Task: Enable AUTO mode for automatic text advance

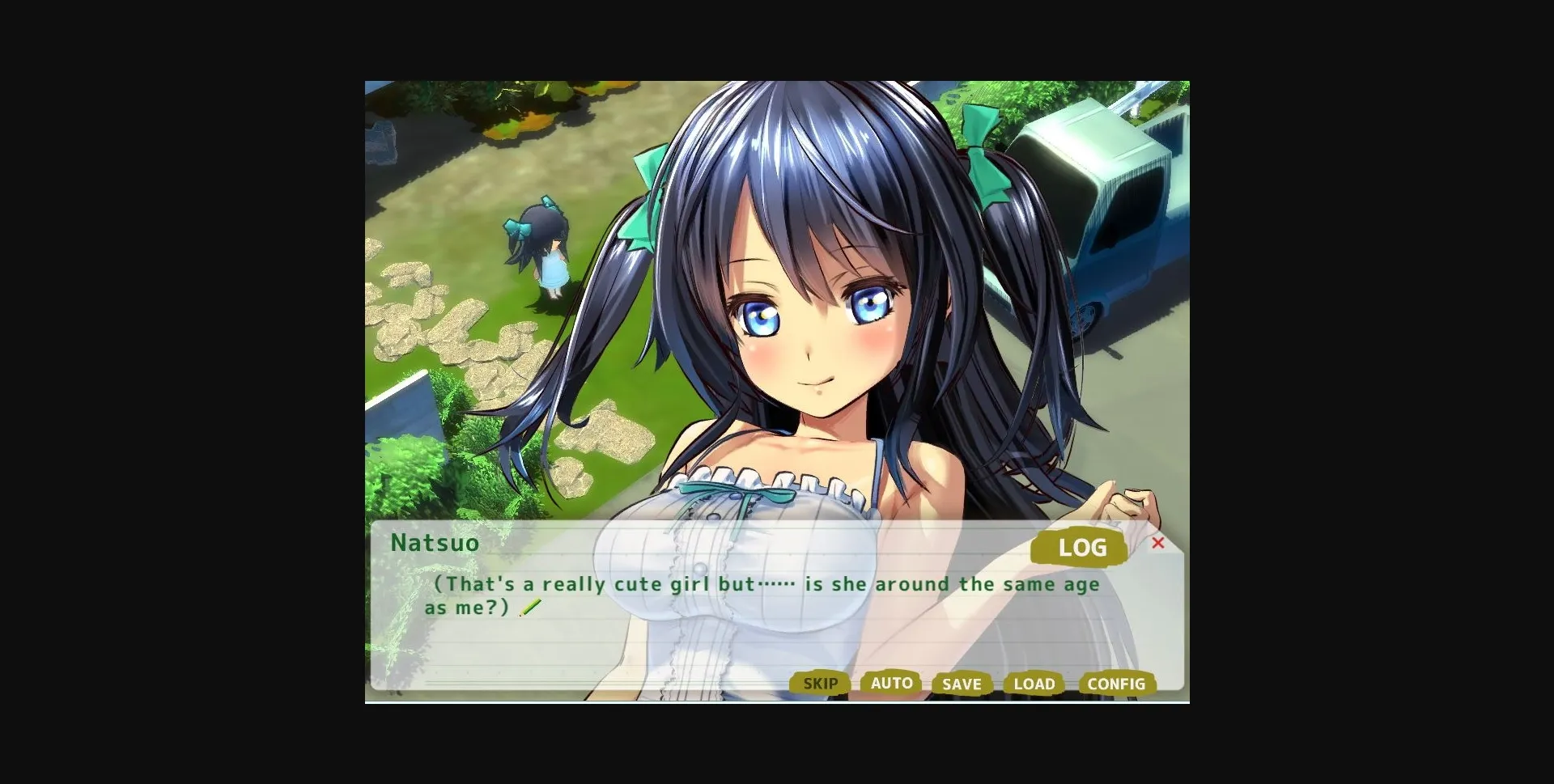Action: point(891,684)
